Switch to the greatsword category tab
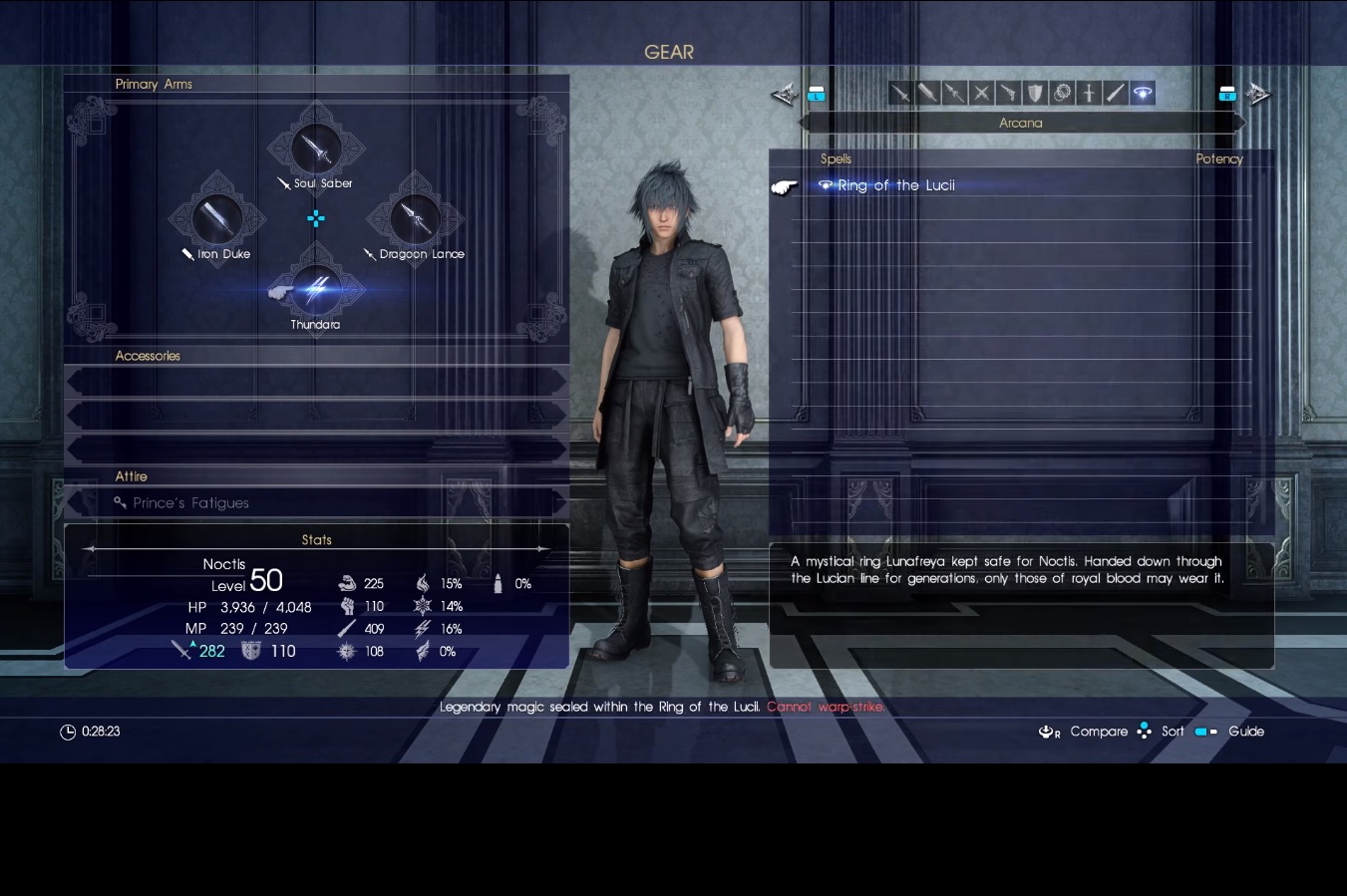Image resolution: width=1347 pixels, height=896 pixels. pos(927,94)
